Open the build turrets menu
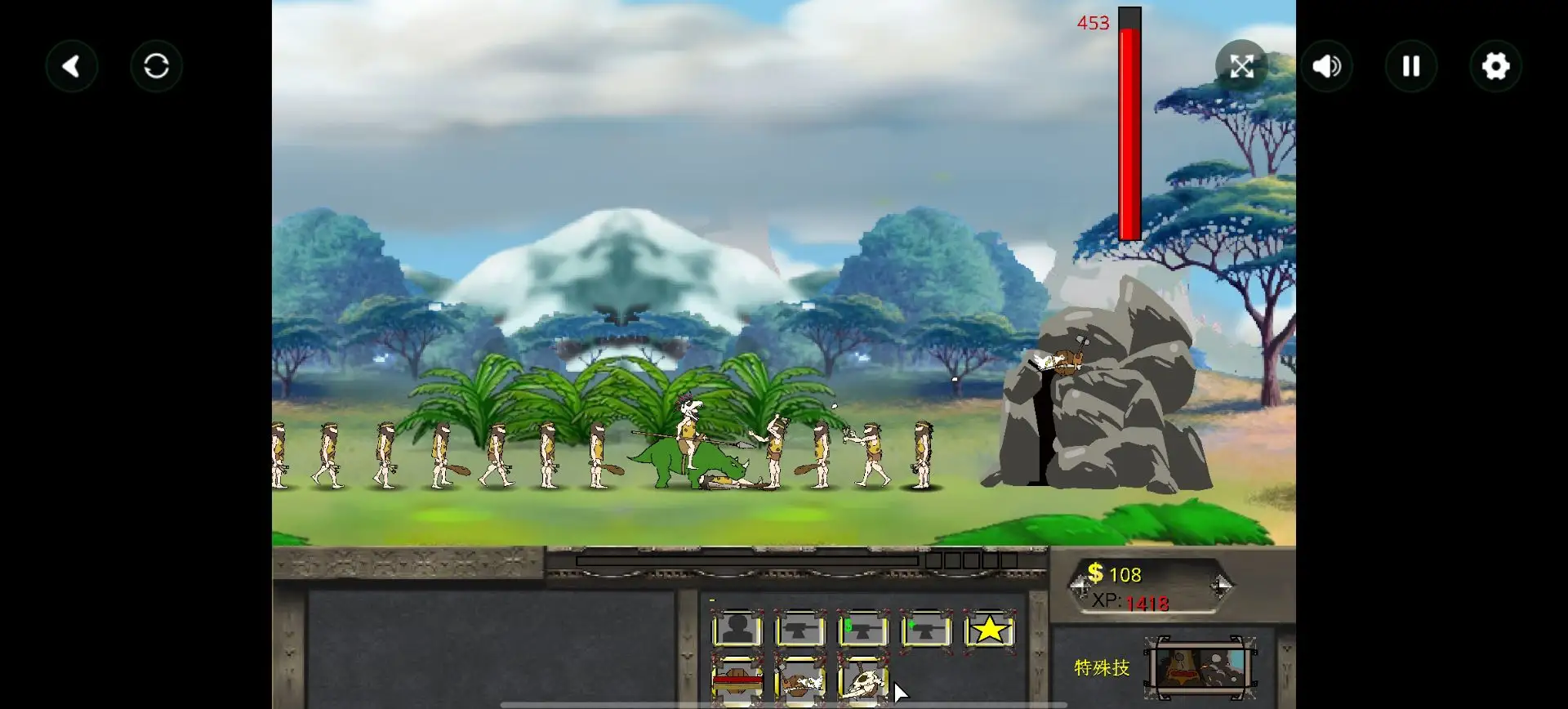 point(800,630)
